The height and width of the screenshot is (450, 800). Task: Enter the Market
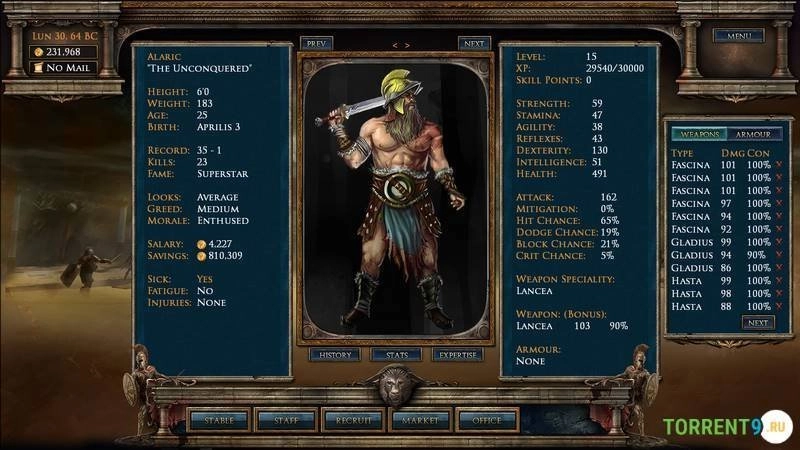(x=420, y=421)
